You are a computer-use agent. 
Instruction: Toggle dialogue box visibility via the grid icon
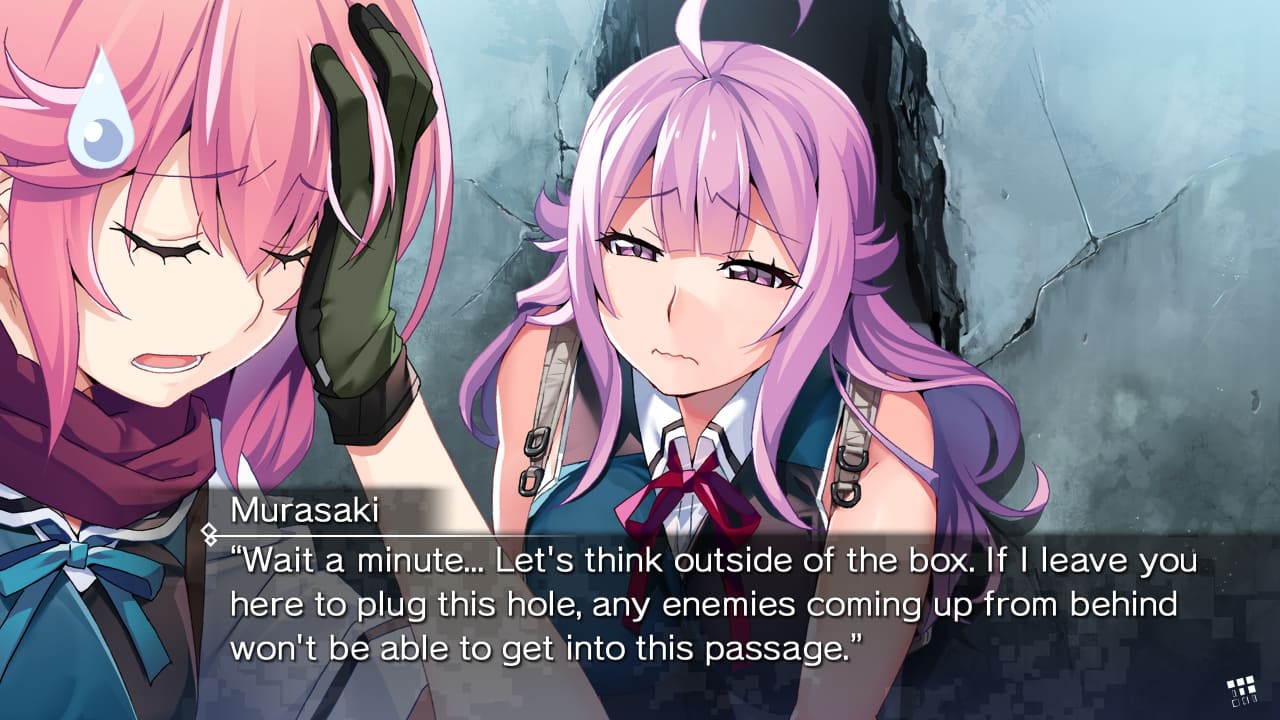coord(1242,690)
